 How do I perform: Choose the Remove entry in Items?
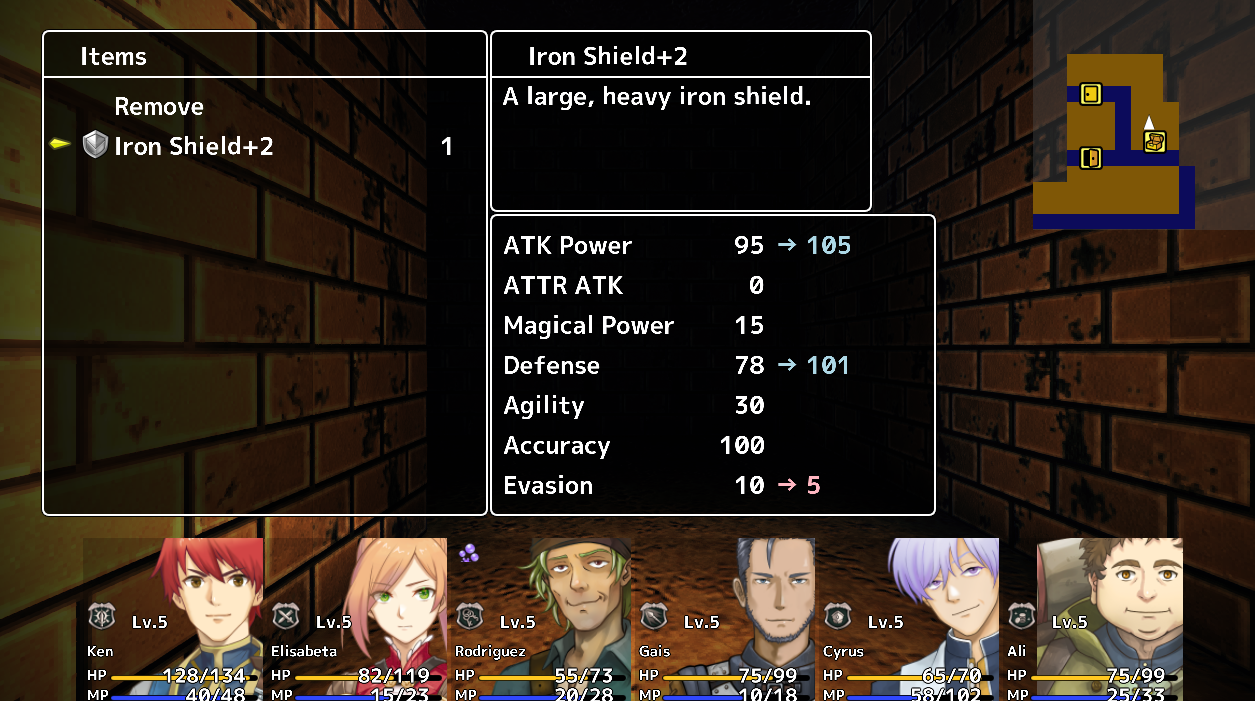159,107
